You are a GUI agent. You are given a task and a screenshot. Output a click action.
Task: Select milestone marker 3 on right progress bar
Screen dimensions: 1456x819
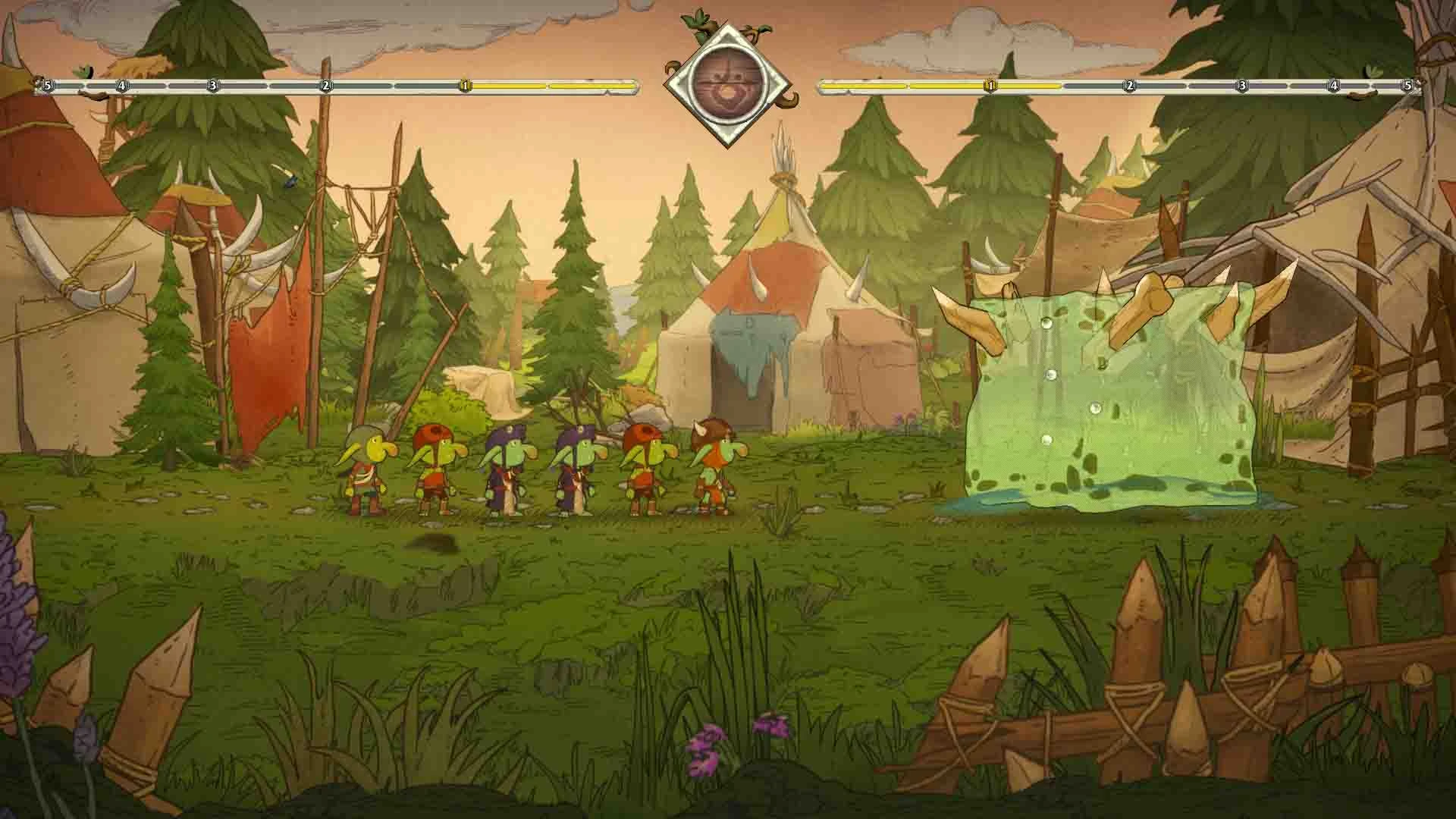pos(1241,86)
